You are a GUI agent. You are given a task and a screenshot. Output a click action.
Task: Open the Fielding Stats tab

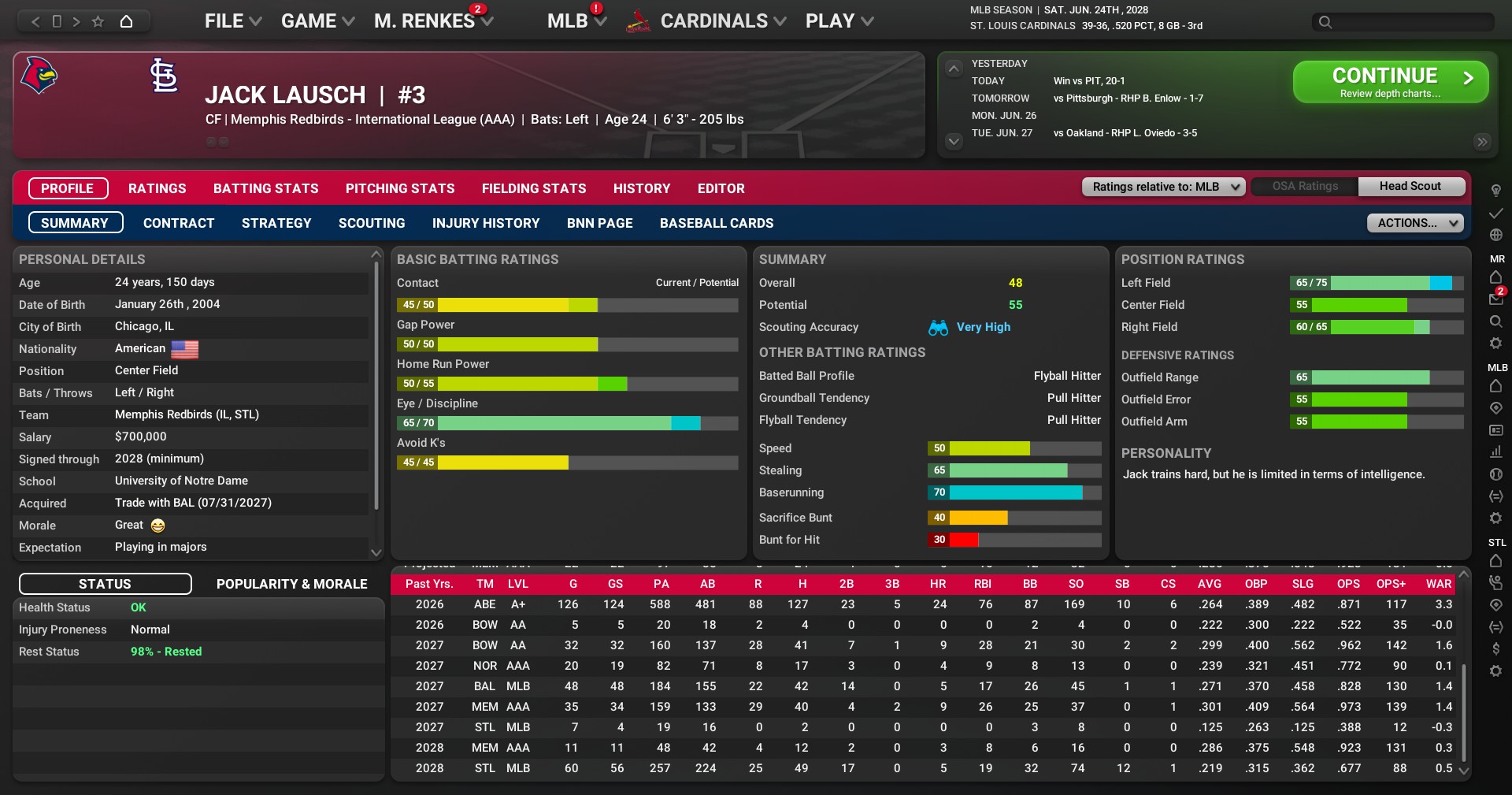(x=534, y=188)
